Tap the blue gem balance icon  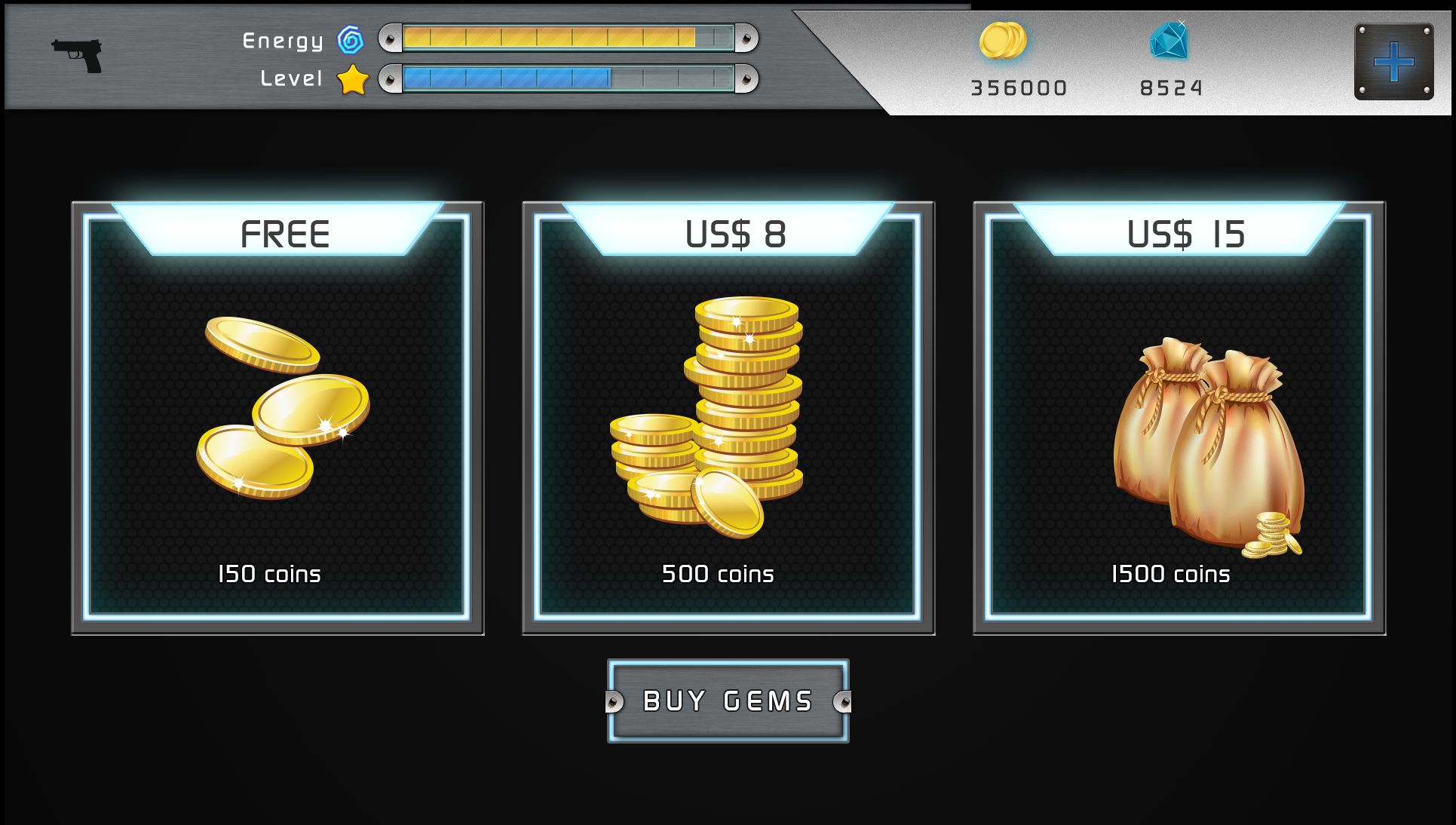tap(1169, 41)
